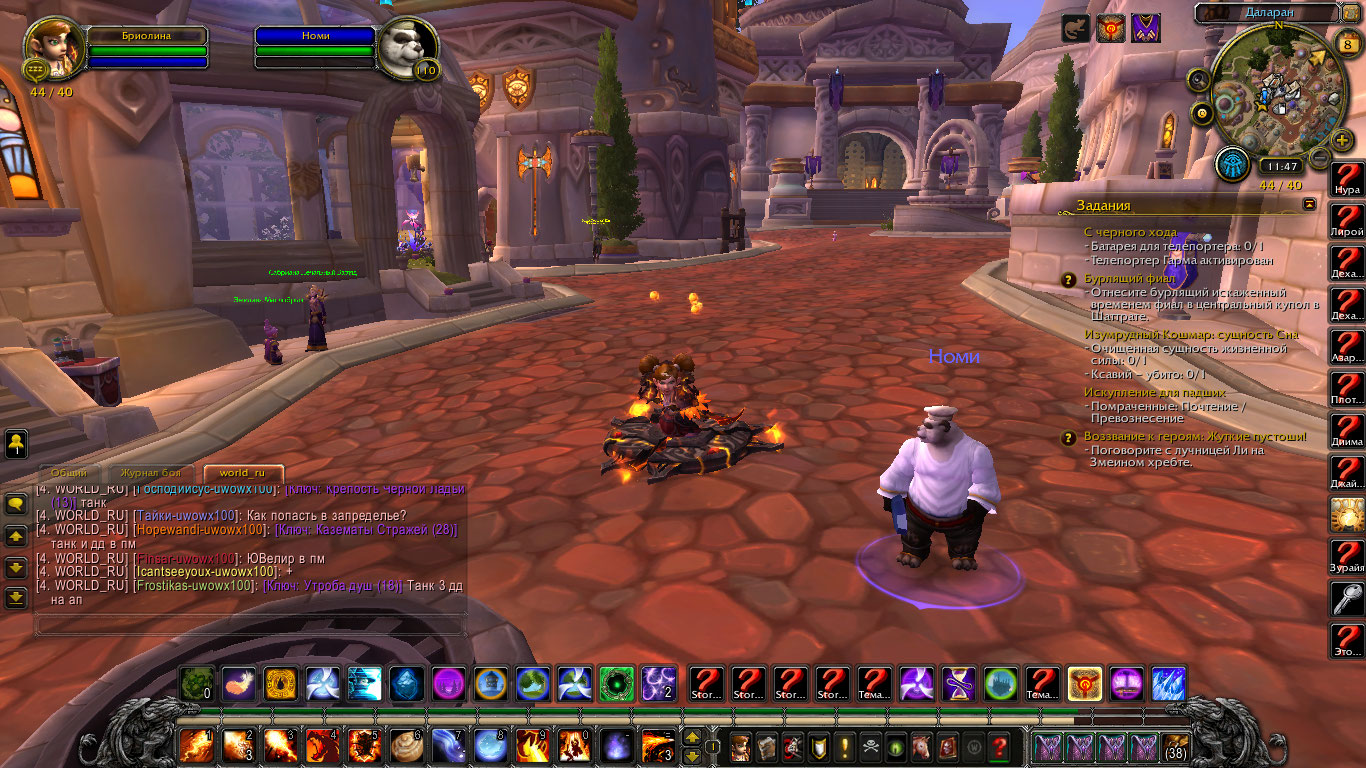Zoom out the minimap with minus button

1320,157
